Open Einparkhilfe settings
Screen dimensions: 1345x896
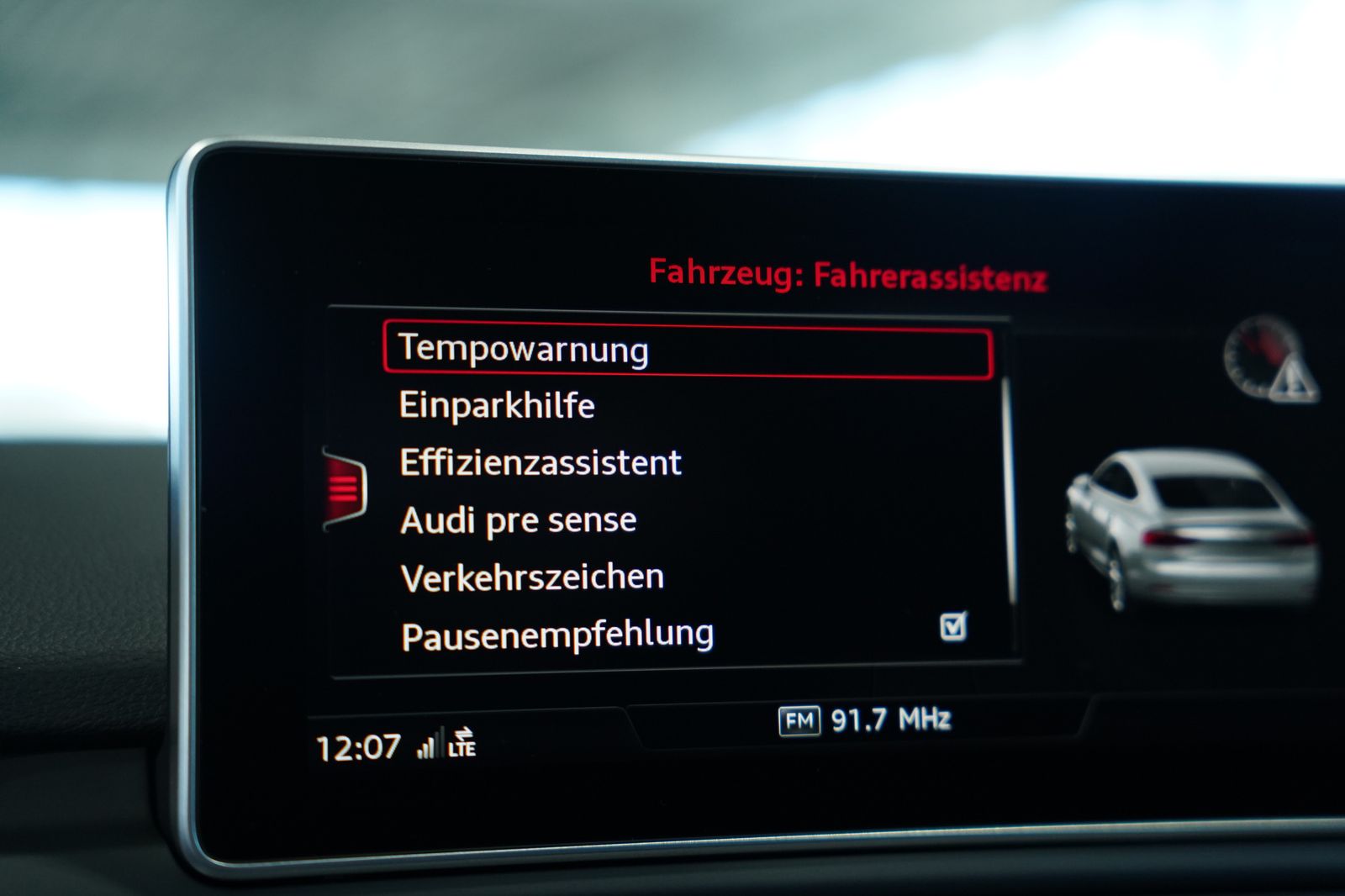click(x=498, y=404)
